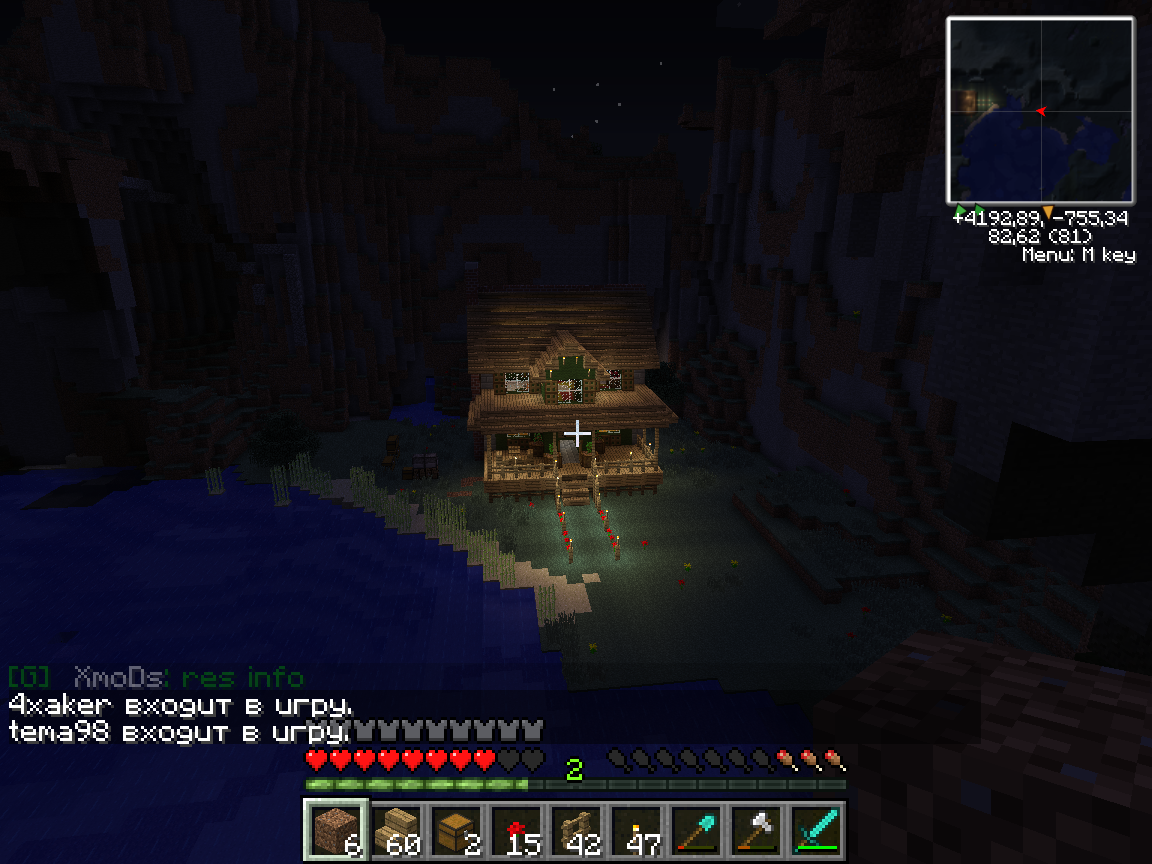Select the diamond sword slot

tap(816, 830)
